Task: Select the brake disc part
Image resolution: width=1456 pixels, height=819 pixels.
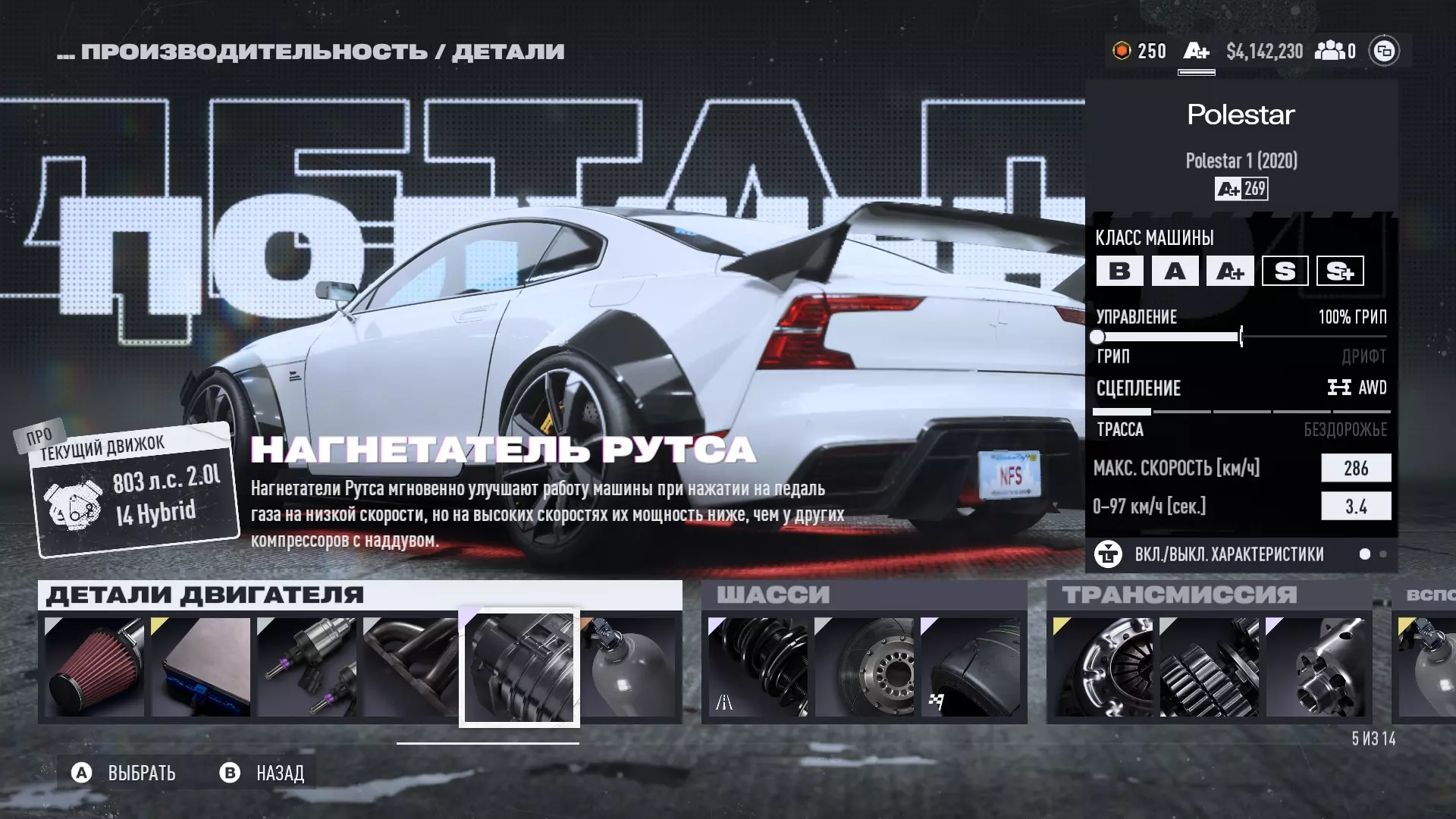Action: click(x=864, y=667)
